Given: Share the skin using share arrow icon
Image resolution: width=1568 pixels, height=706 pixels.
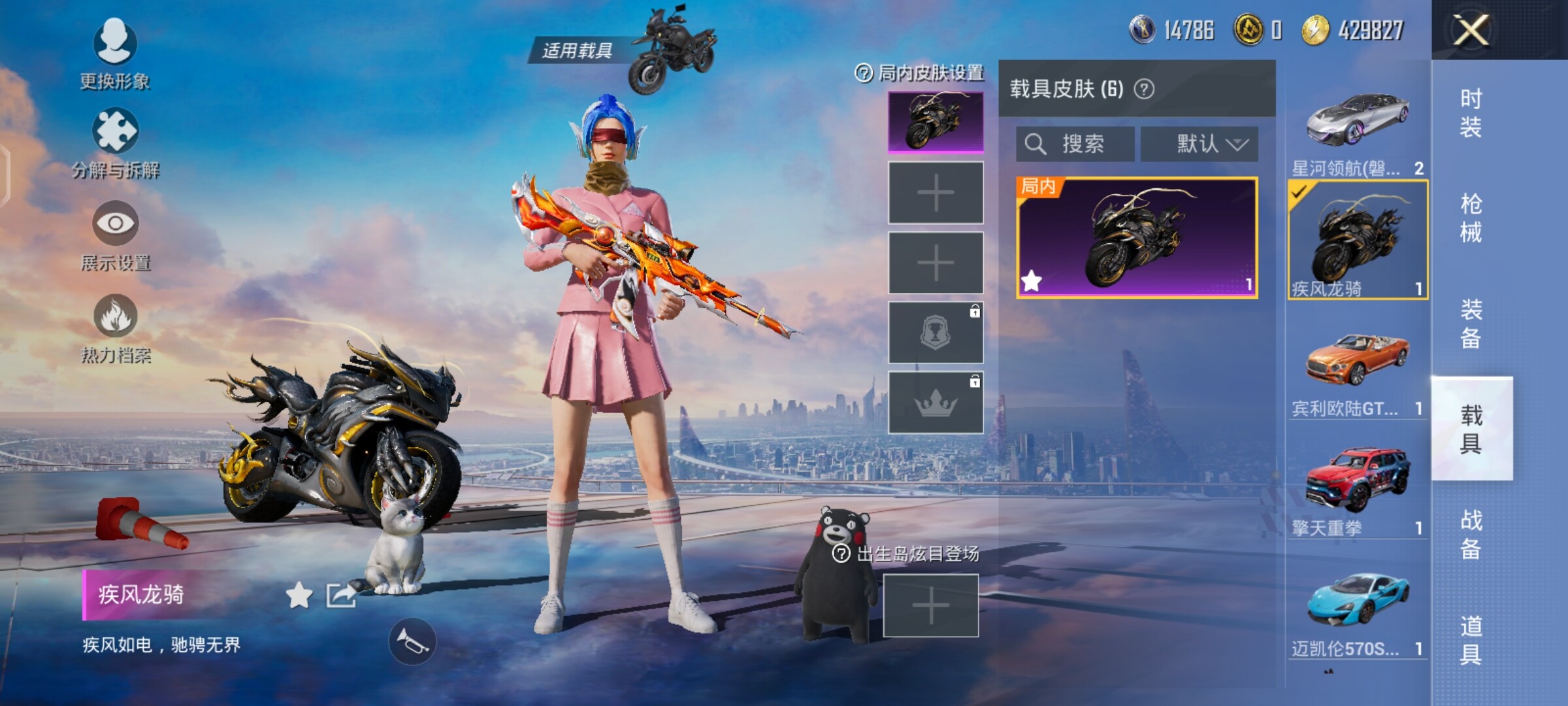Looking at the screenshot, I should 341,596.
